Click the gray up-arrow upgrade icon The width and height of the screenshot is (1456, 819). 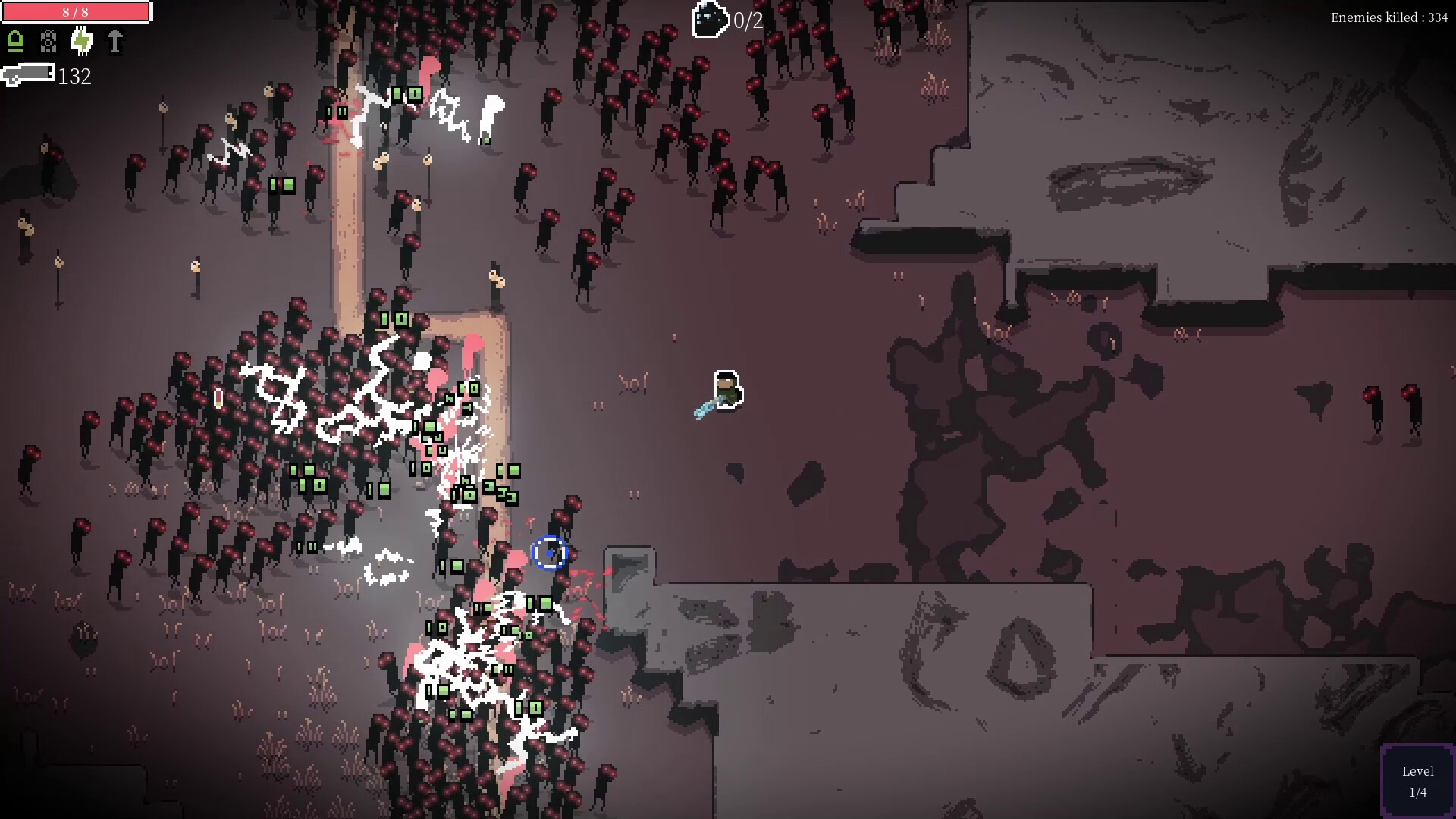coord(114,43)
